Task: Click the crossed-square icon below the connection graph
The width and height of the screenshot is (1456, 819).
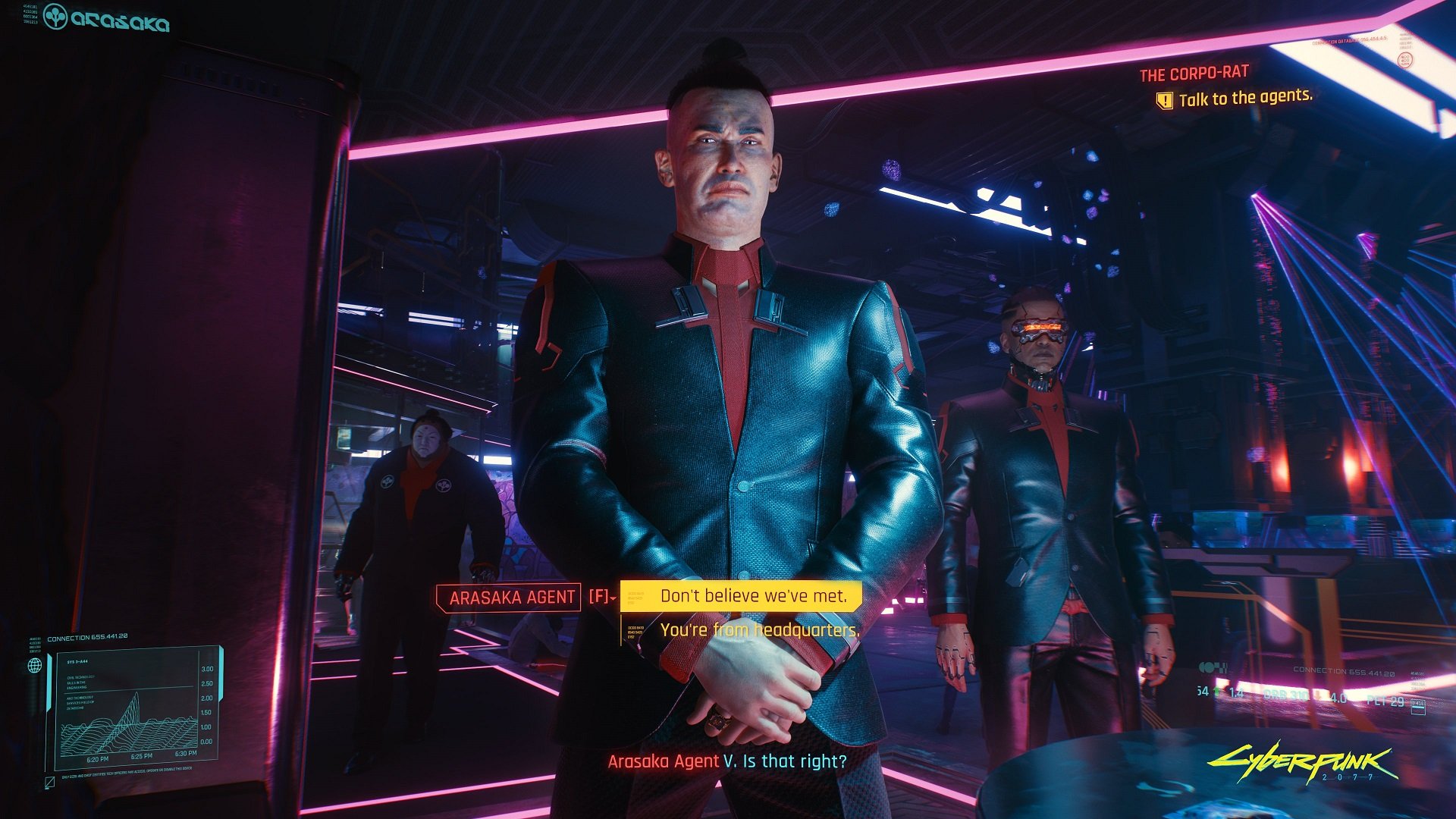Action: (x=50, y=783)
